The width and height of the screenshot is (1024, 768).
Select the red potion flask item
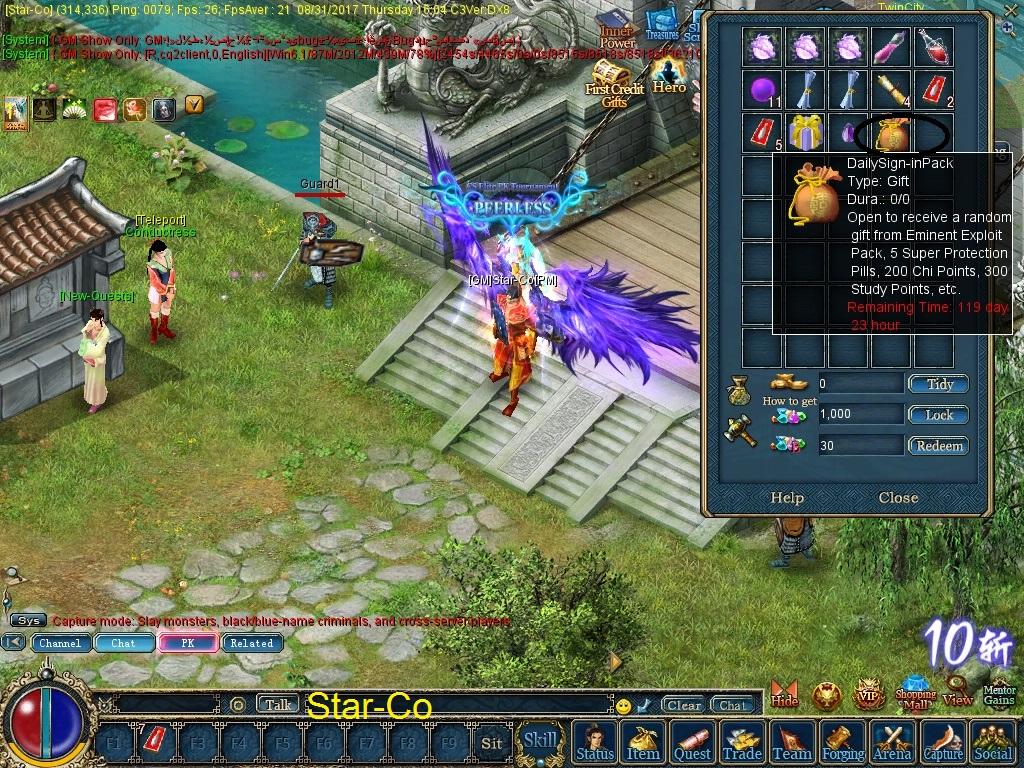click(933, 46)
